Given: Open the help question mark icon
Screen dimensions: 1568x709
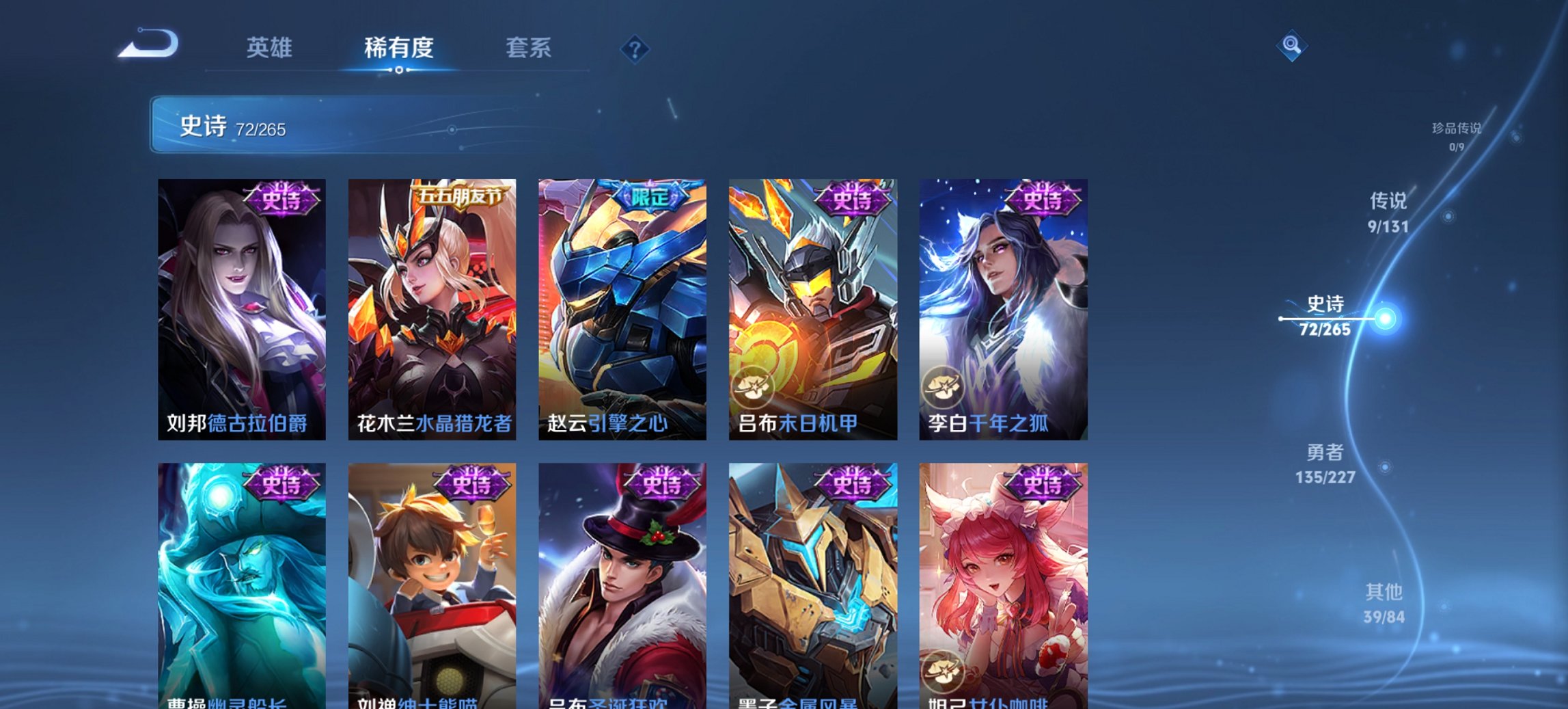Looking at the screenshot, I should coord(635,49).
